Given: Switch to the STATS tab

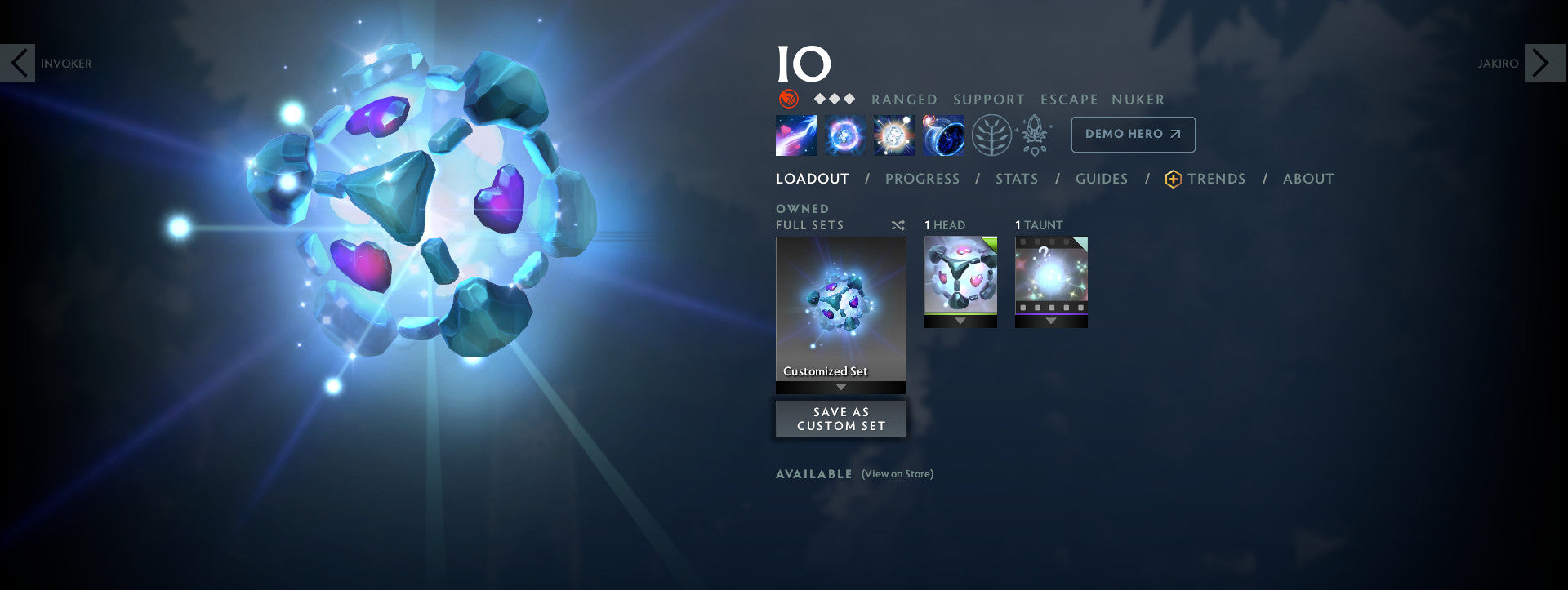Looking at the screenshot, I should click(x=1016, y=179).
